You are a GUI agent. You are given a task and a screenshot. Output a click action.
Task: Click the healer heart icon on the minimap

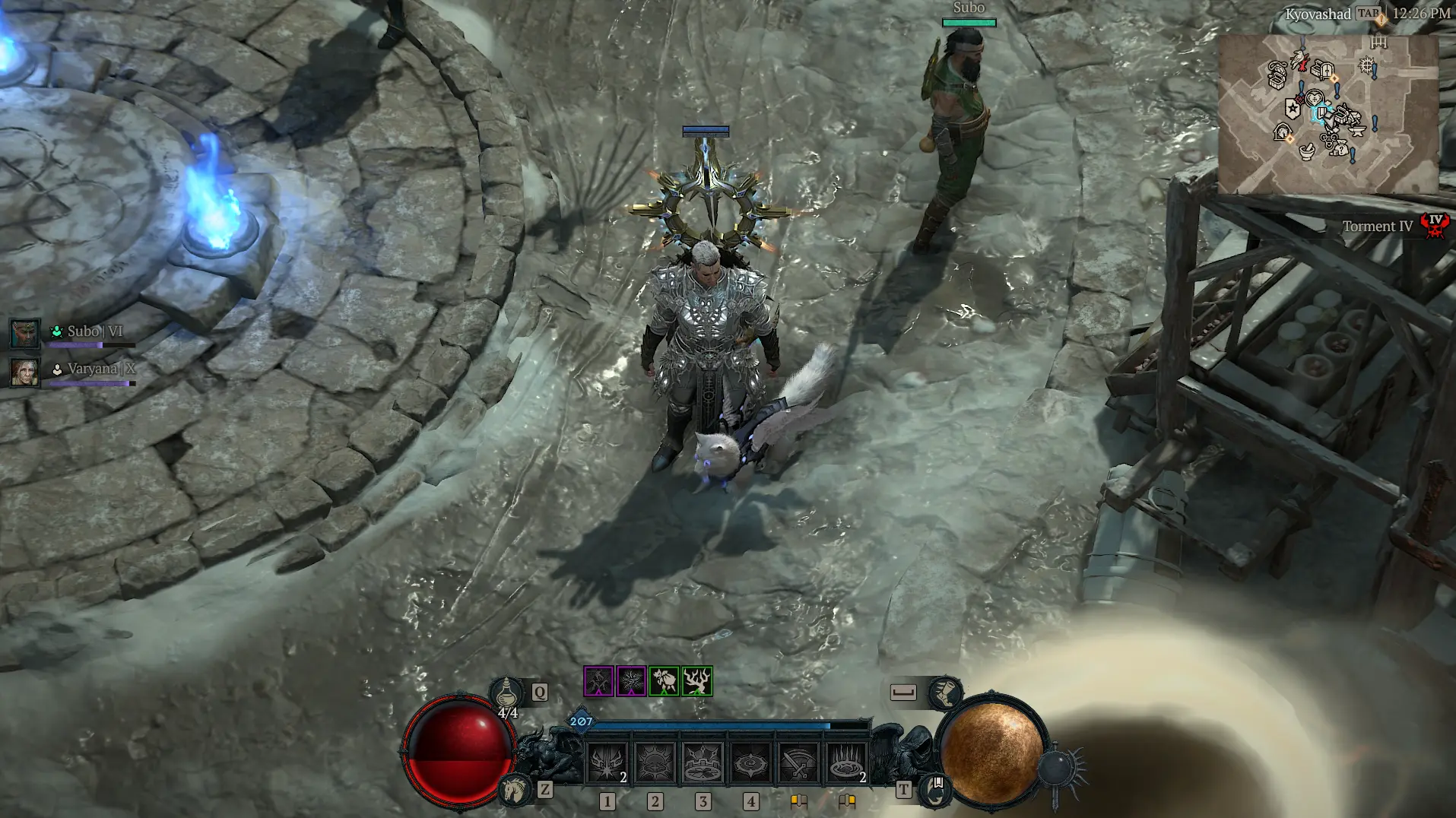pyautogui.click(x=1315, y=97)
